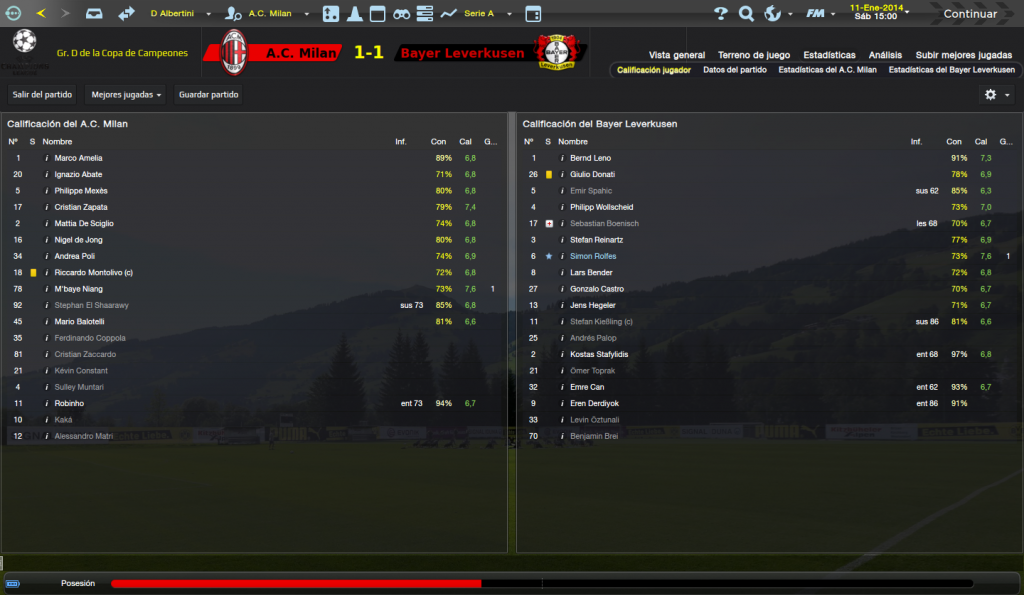Select player row Simon Rolfes
Screen dimensions: 1024x595
(591, 256)
